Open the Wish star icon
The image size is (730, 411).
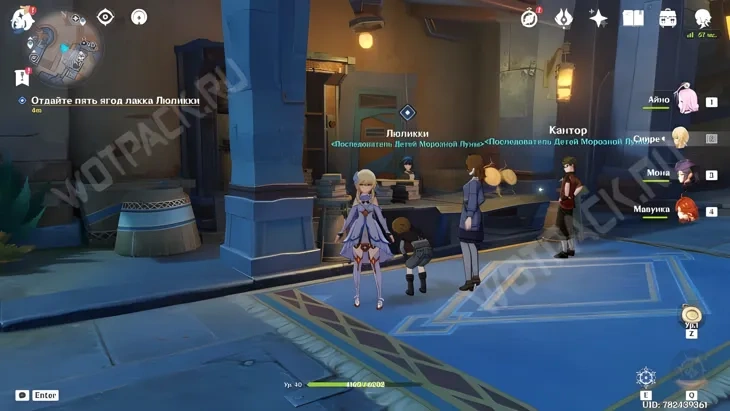(598, 18)
